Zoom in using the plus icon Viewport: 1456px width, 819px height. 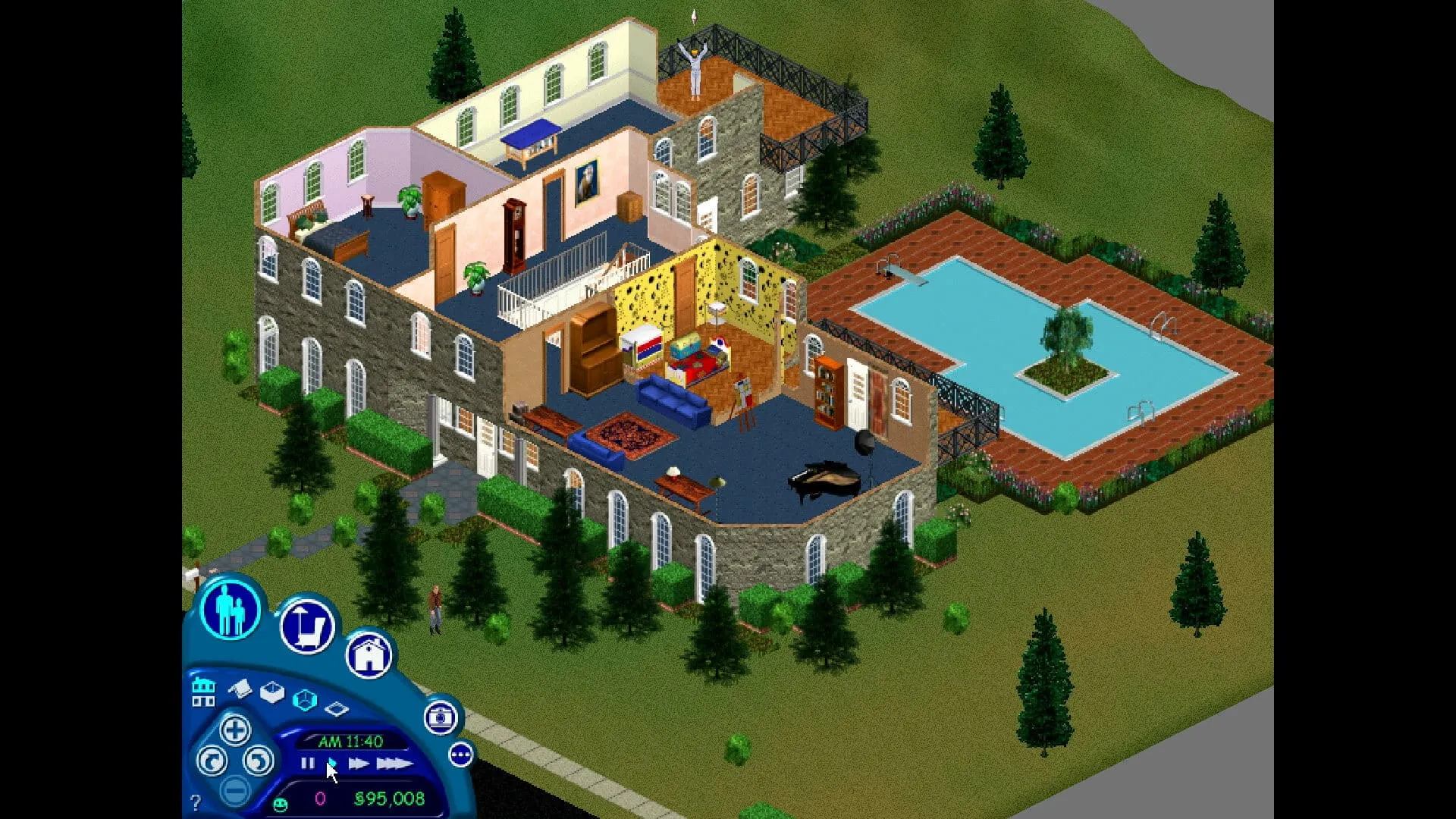coord(237,731)
